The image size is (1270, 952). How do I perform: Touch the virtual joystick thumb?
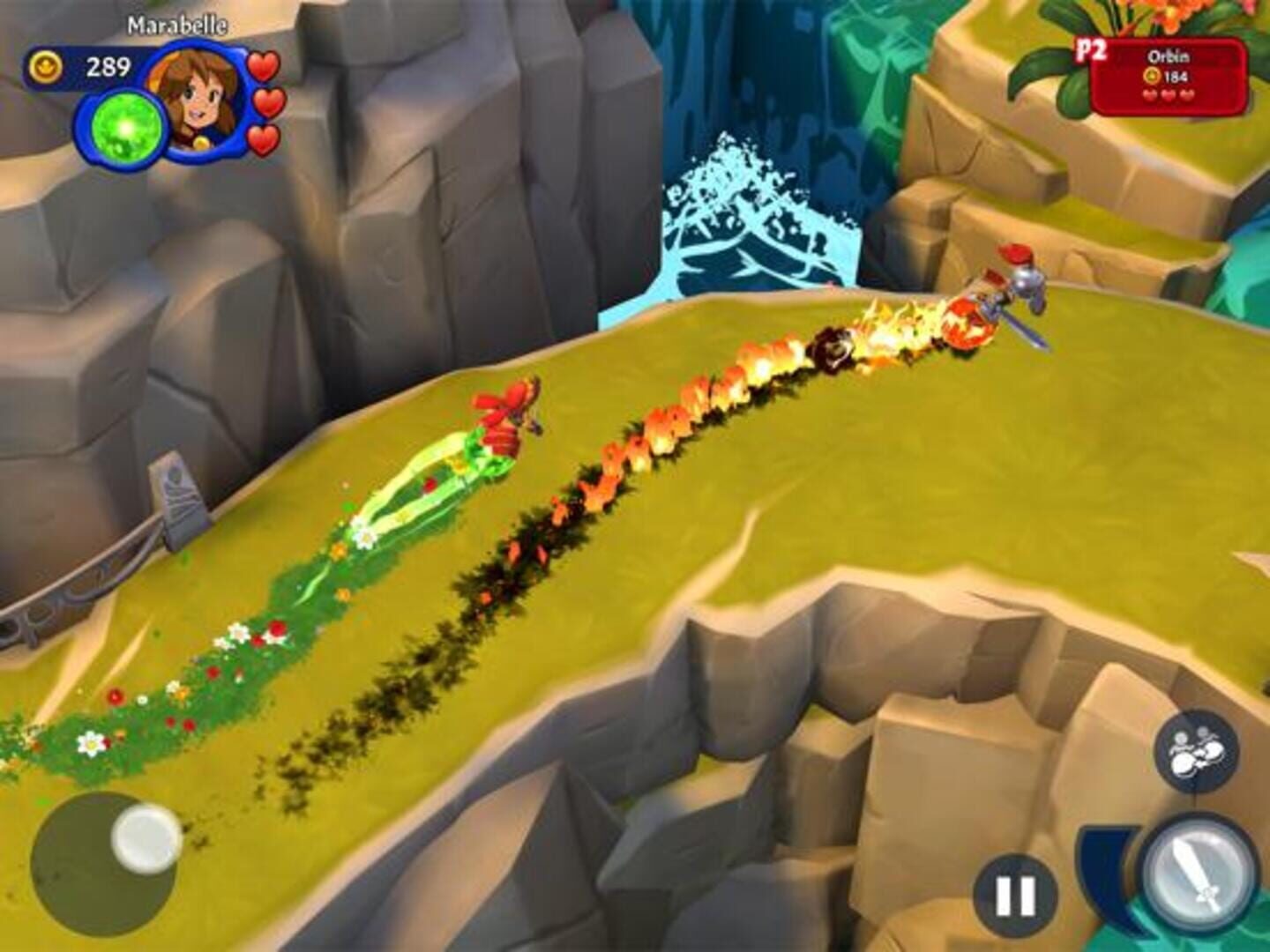point(146,838)
